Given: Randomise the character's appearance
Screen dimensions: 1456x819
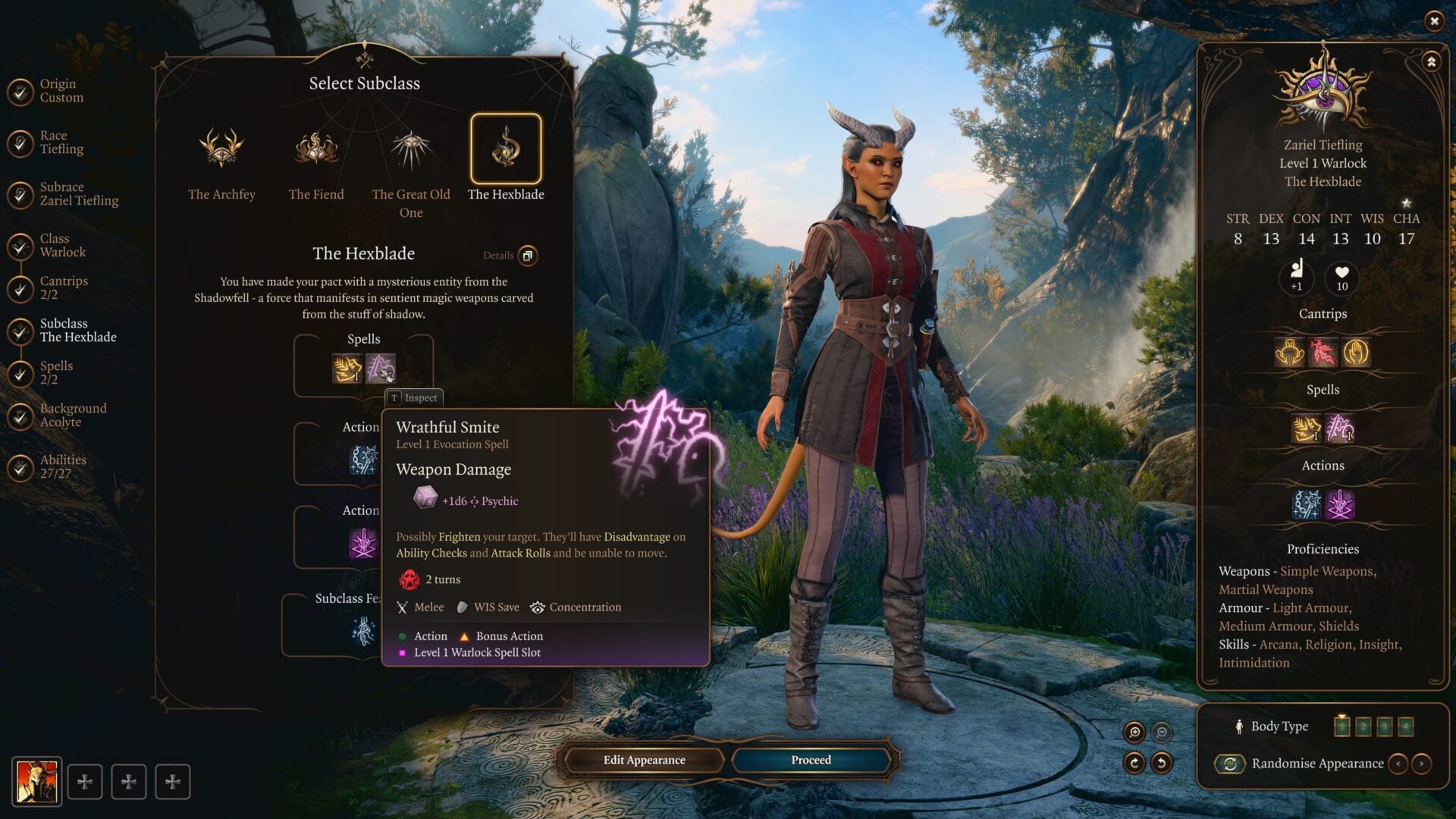Looking at the screenshot, I should [x=1230, y=764].
